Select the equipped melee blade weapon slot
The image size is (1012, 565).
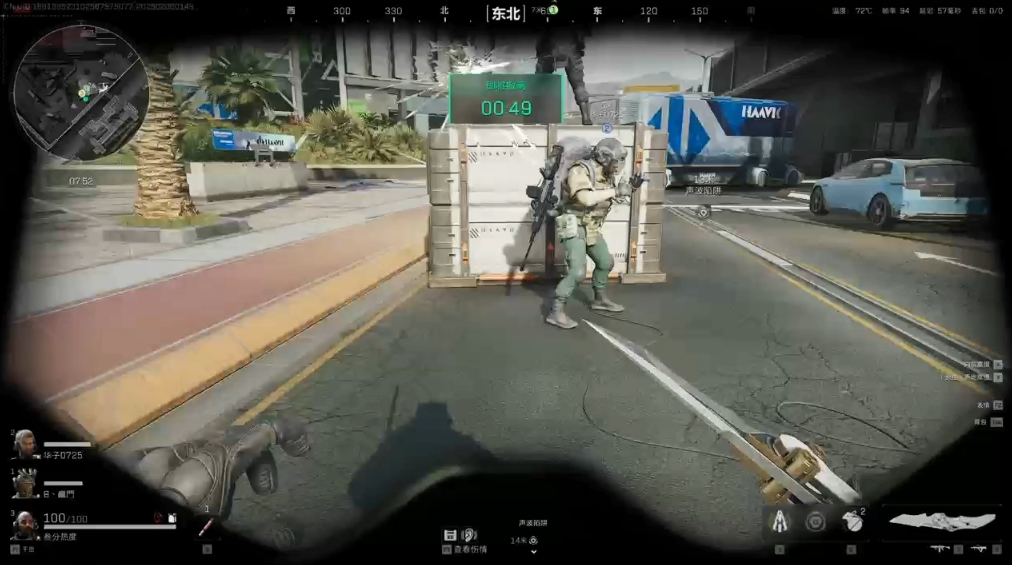click(942, 521)
